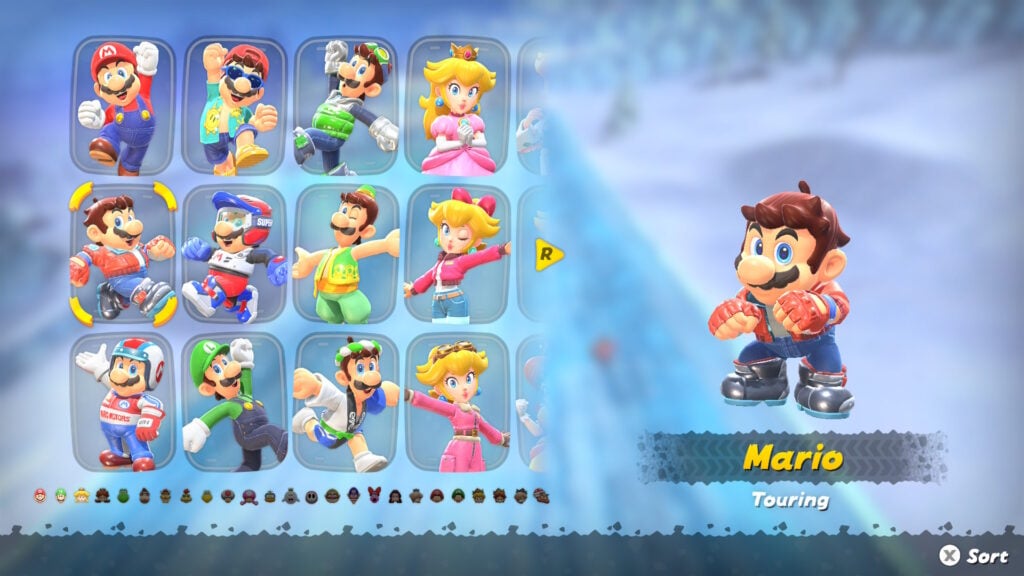Choose winking Peach with the pink bow
The height and width of the screenshot is (576, 1024).
pyautogui.click(x=457, y=253)
